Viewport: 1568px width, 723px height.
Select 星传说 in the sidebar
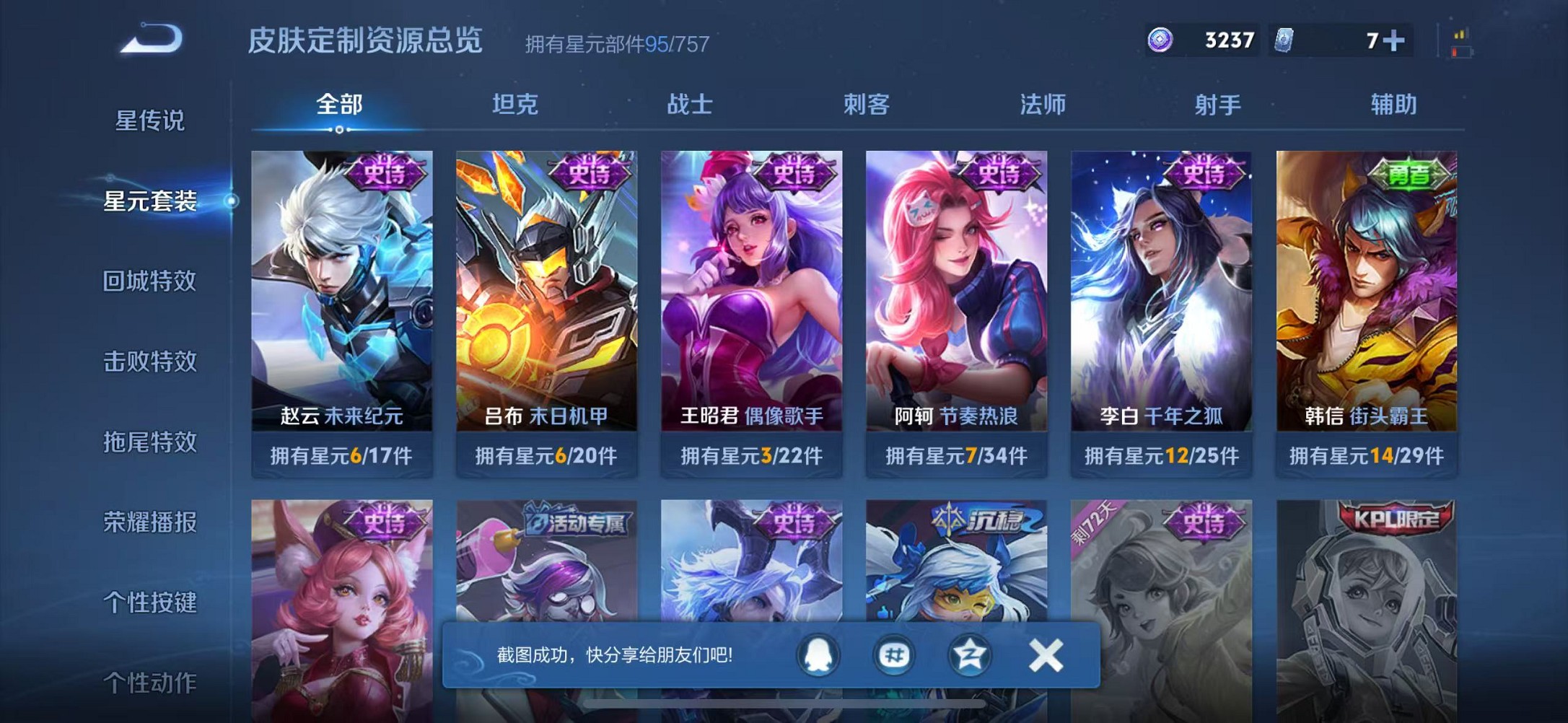[148, 121]
